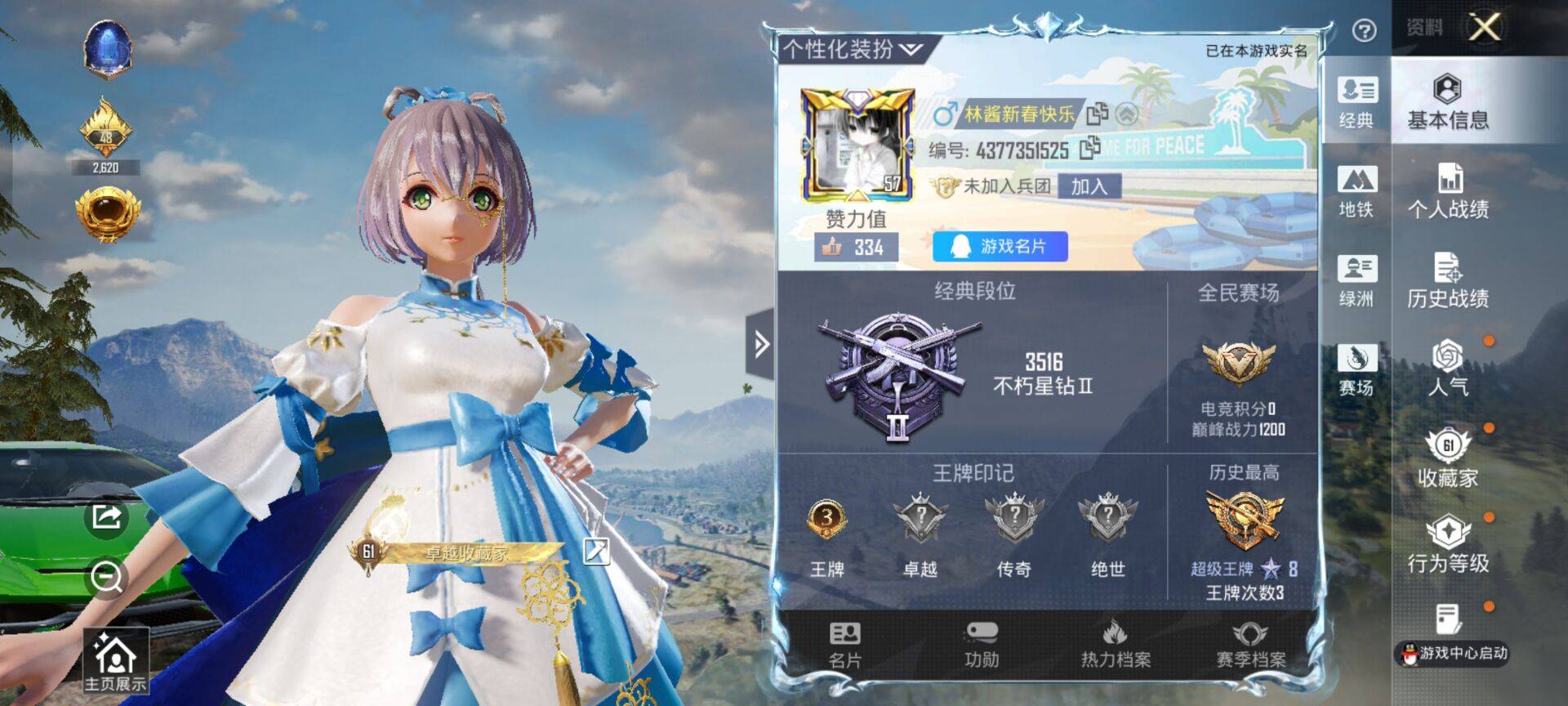Click the question mark help icon
This screenshot has width=1568, height=706.
click(x=1364, y=30)
